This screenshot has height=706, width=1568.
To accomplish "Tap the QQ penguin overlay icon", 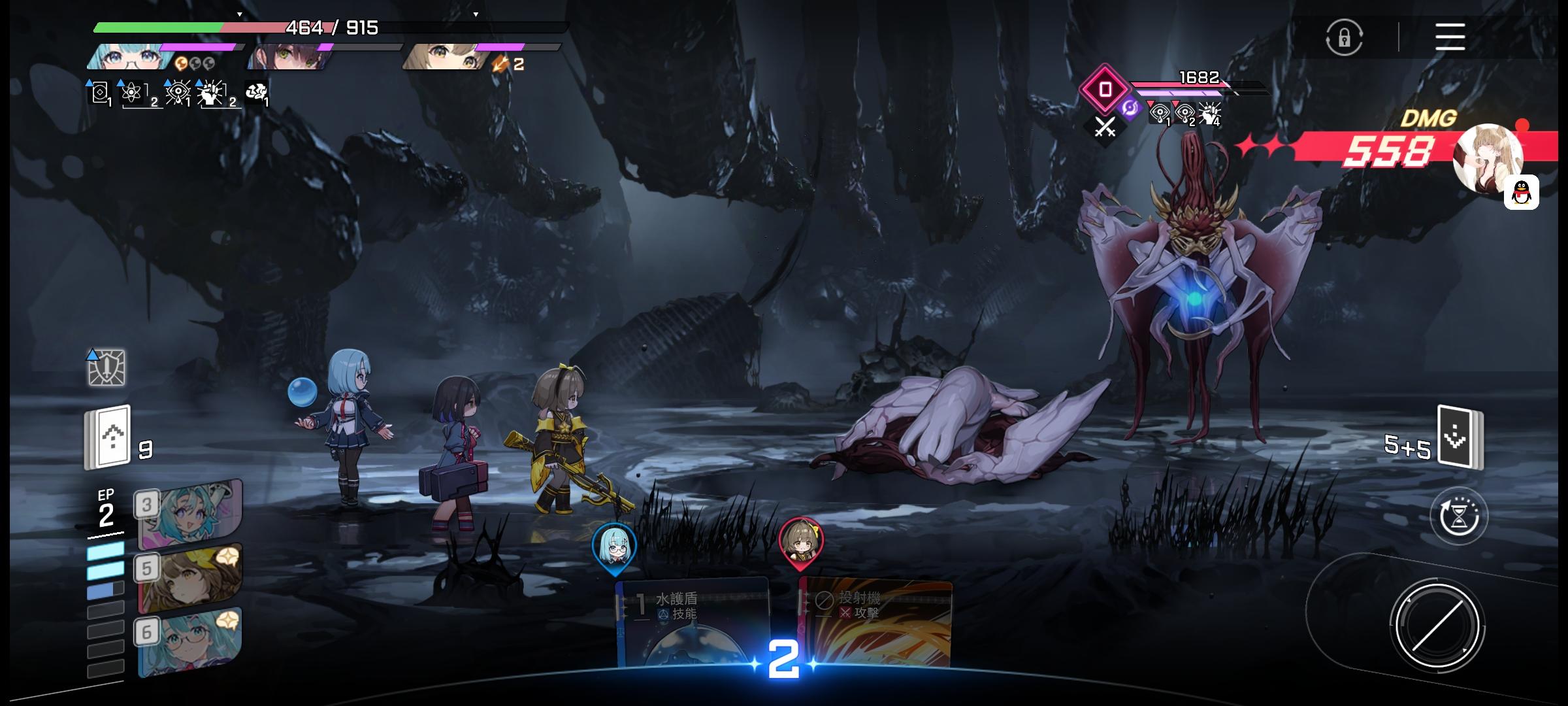I will 1521,192.
